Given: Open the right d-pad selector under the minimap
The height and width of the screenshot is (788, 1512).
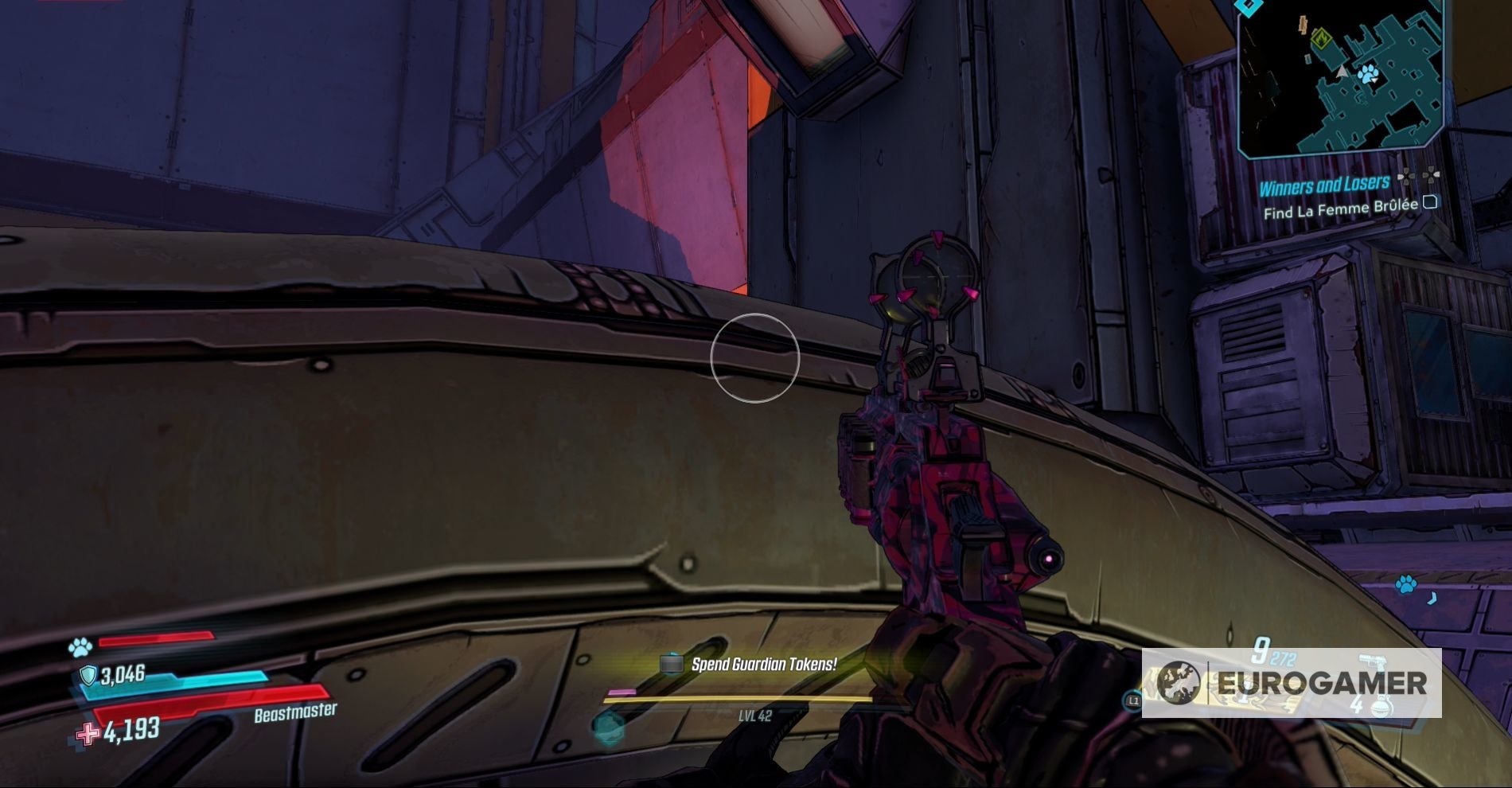Looking at the screenshot, I should [1432, 175].
